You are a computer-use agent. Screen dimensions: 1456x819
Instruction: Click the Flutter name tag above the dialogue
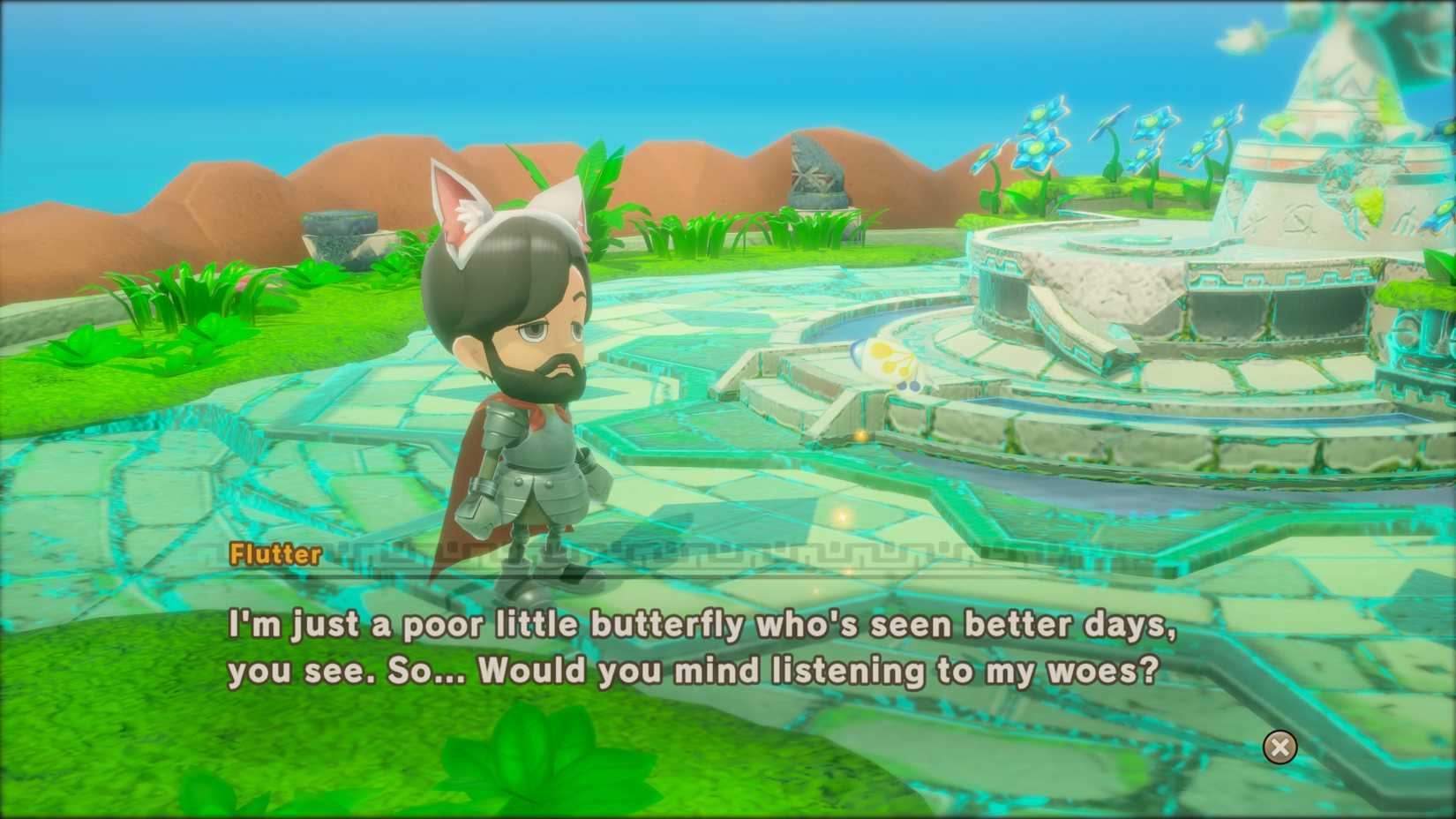point(275,555)
